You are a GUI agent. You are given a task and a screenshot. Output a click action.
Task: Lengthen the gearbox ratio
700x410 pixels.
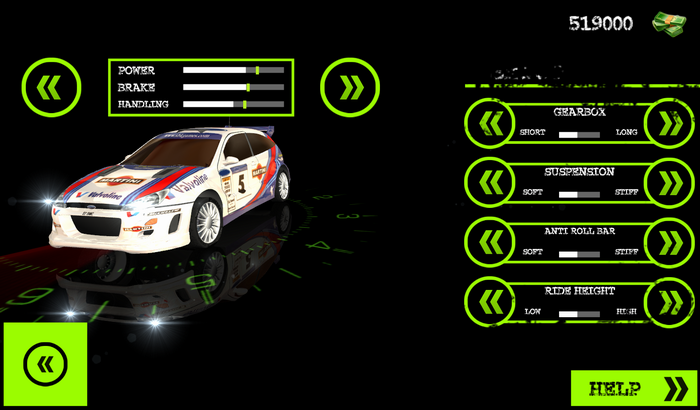pyautogui.click(x=664, y=123)
